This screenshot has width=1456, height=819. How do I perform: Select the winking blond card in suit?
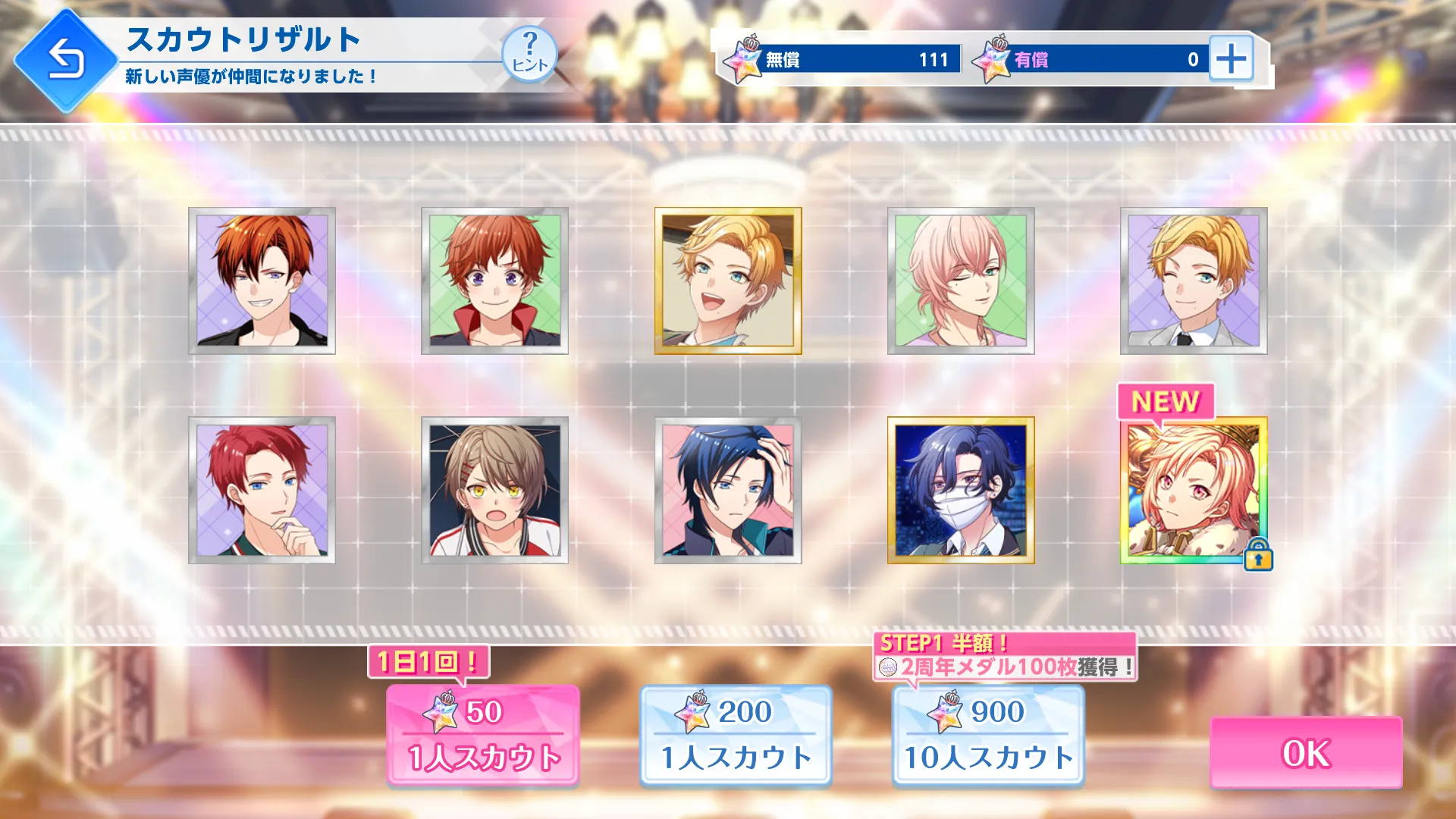click(1193, 281)
